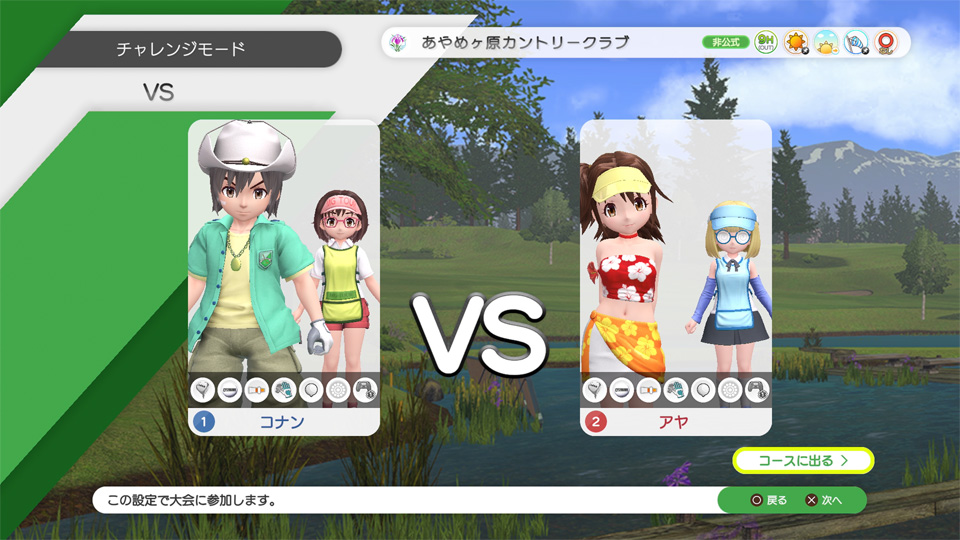Click アヤ's club shaft icon

pyautogui.click(x=649, y=390)
